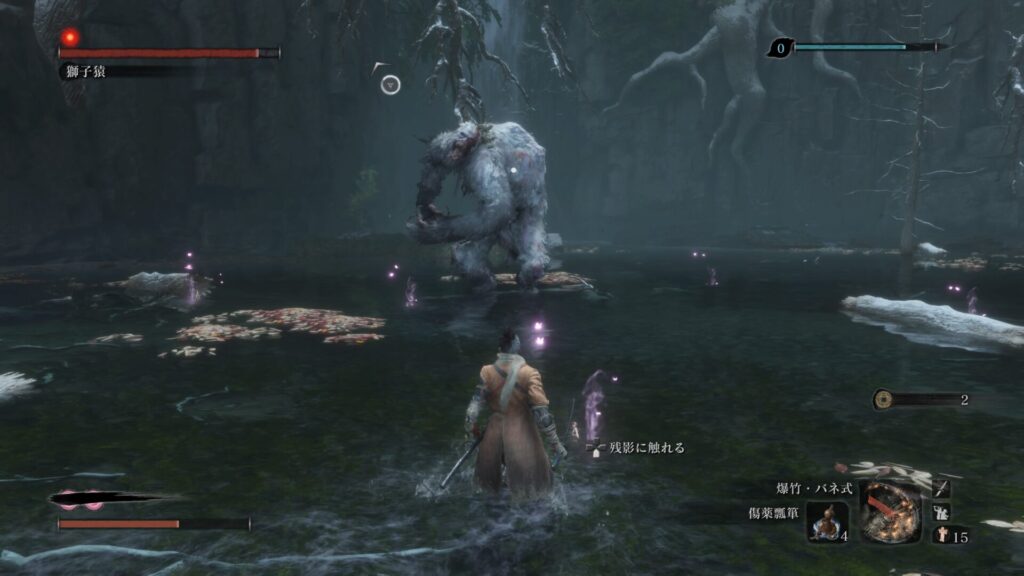Click the sen coin pouch icon
The image size is (1024, 576).
click(x=883, y=400)
